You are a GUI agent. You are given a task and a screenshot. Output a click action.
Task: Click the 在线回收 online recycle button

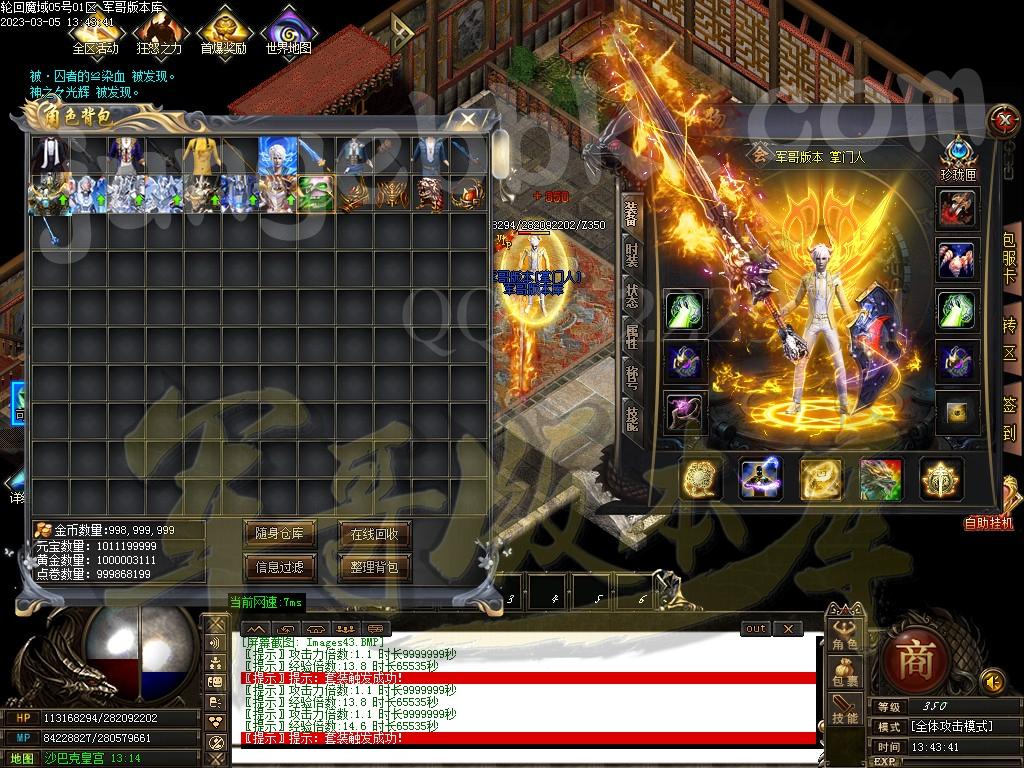[374, 534]
